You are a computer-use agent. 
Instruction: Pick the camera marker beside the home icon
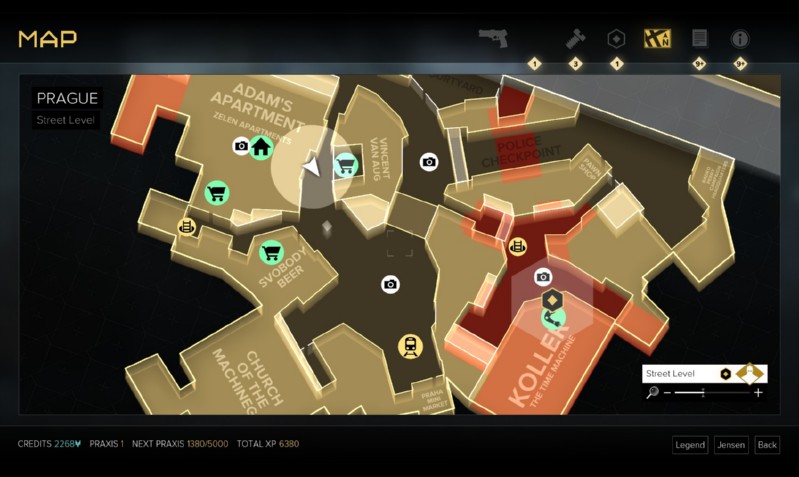click(241, 147)
